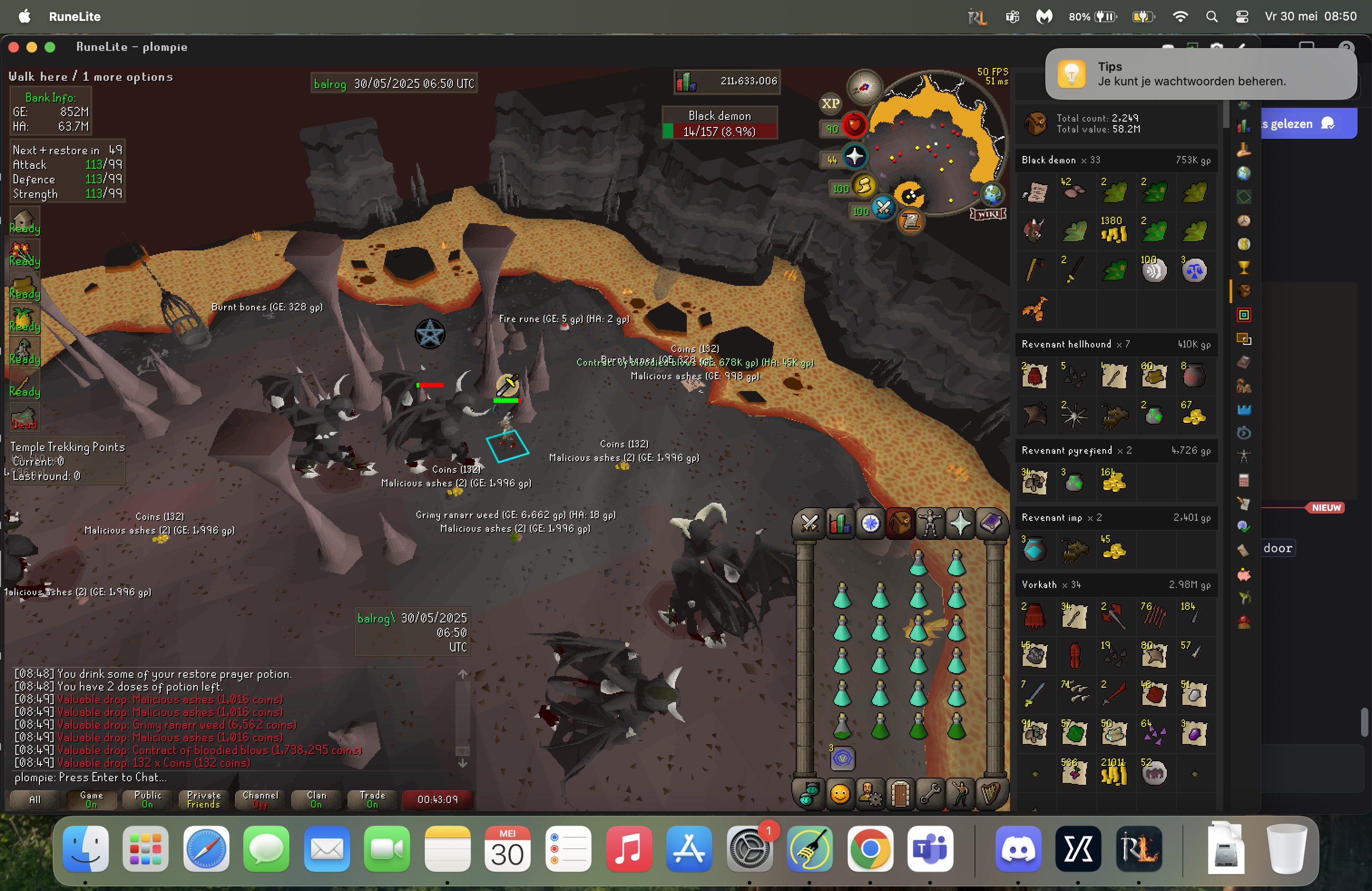1372x891 pixels.
Task: Switch to the Prayer star tab
Action: (960, 524)
